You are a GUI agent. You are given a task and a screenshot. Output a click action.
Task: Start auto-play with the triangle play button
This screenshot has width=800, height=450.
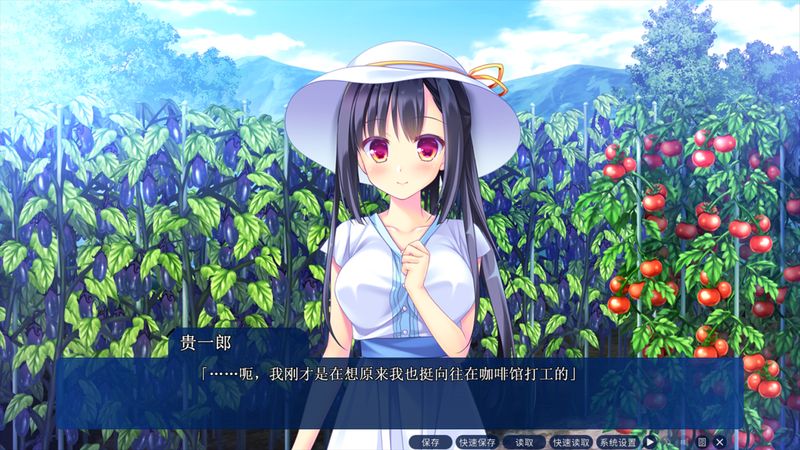pyautogui.click(x=650, y=441)
